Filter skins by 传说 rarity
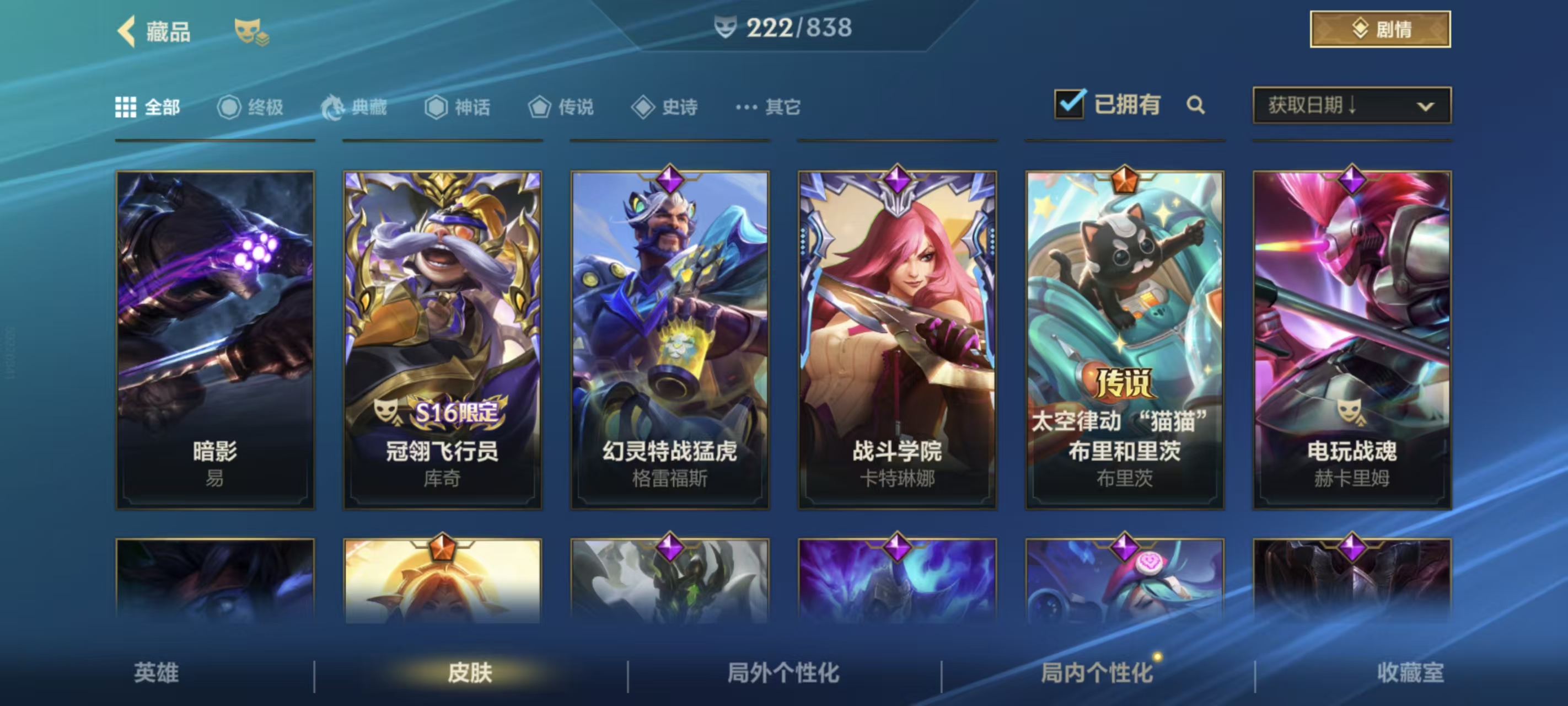1568x706 pixels. click(x=561, y=107)
